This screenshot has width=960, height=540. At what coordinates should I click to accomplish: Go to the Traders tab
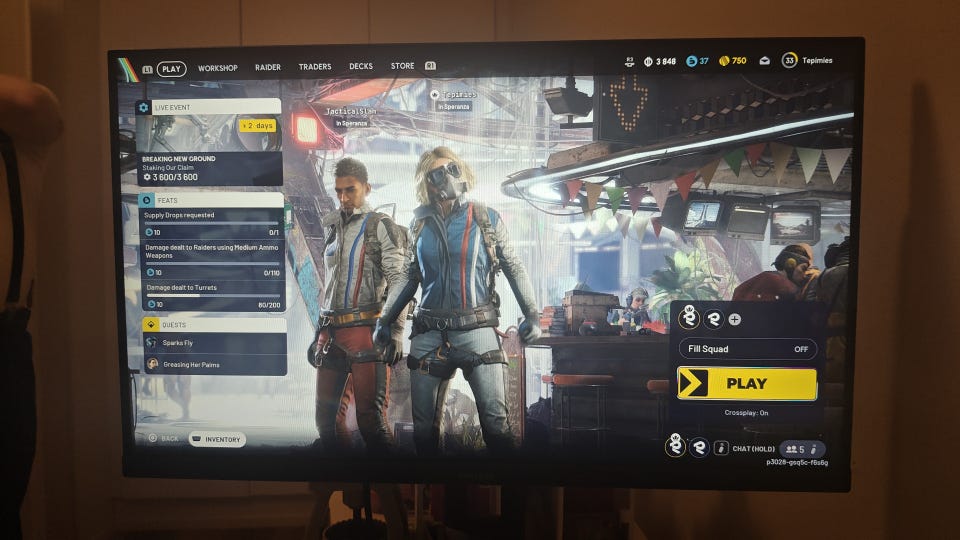click(315, 68)
